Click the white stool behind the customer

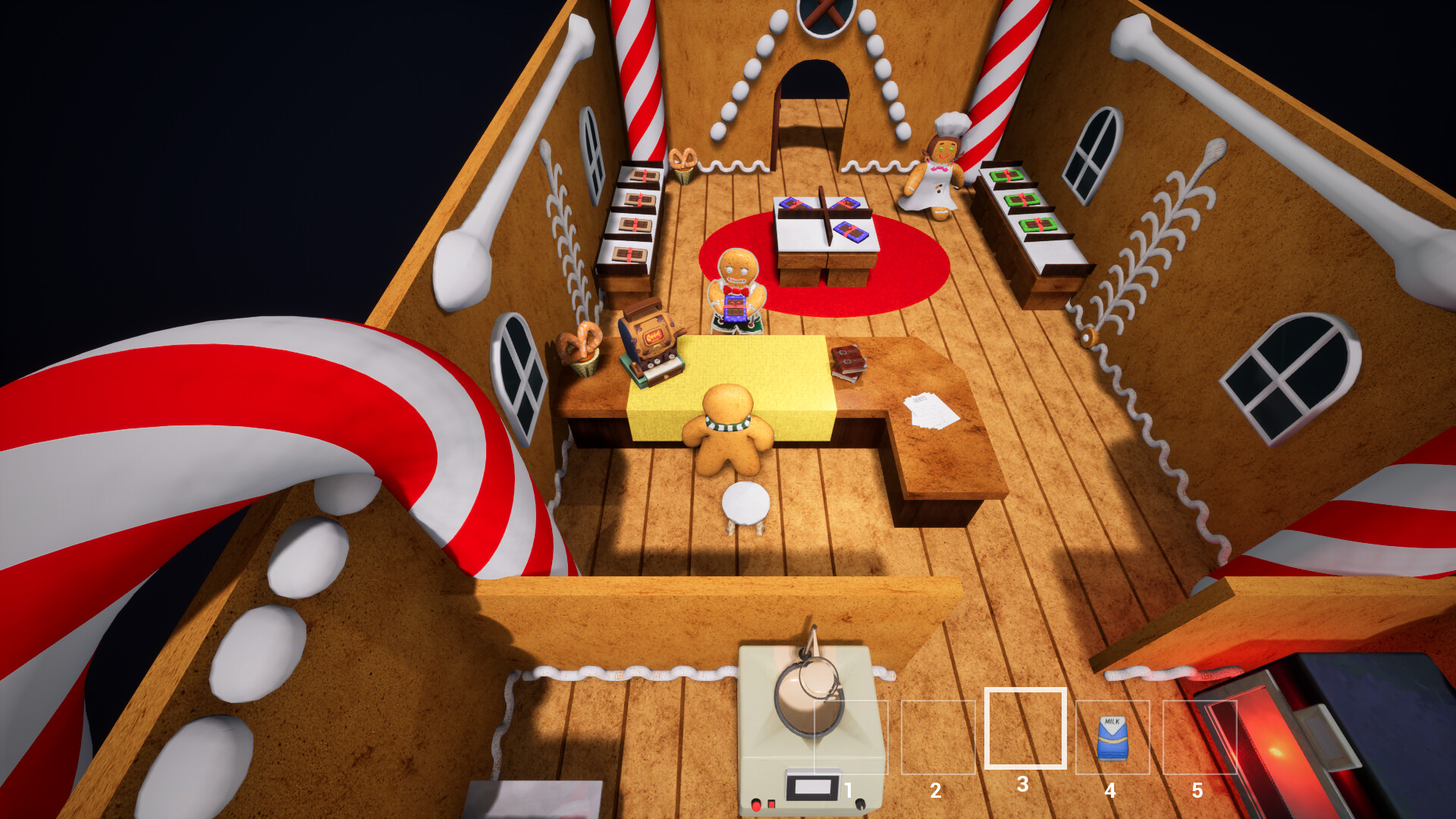pos(745,504)
